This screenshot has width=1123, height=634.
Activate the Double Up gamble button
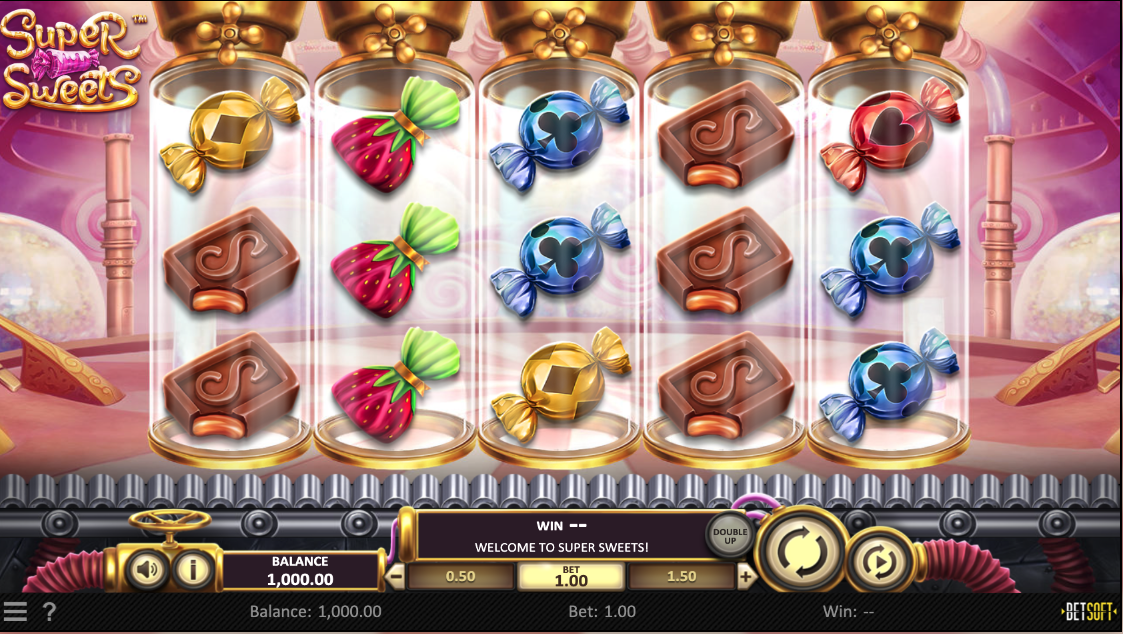click(729, 534)
